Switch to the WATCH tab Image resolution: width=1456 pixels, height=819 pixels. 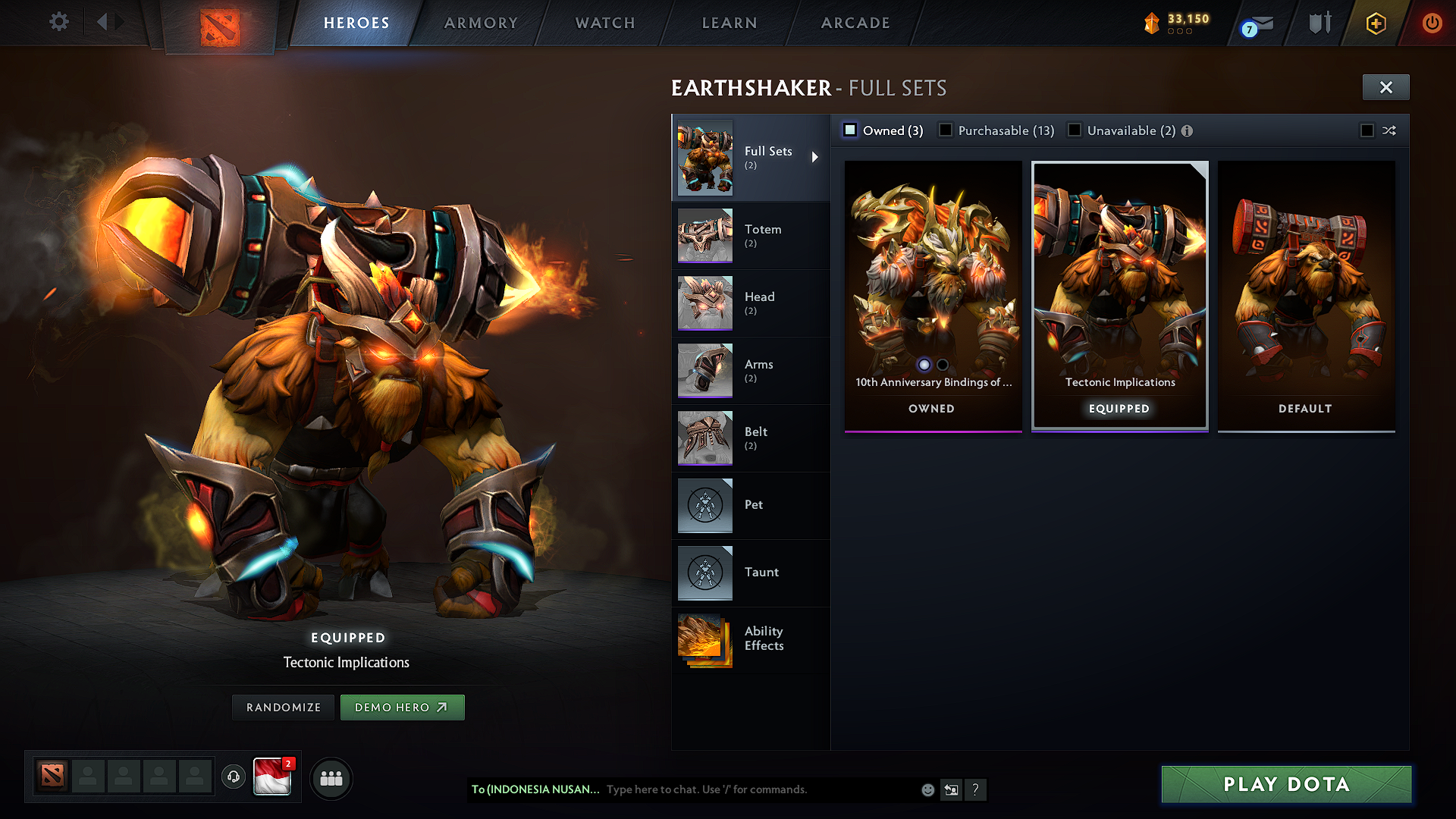604,23
